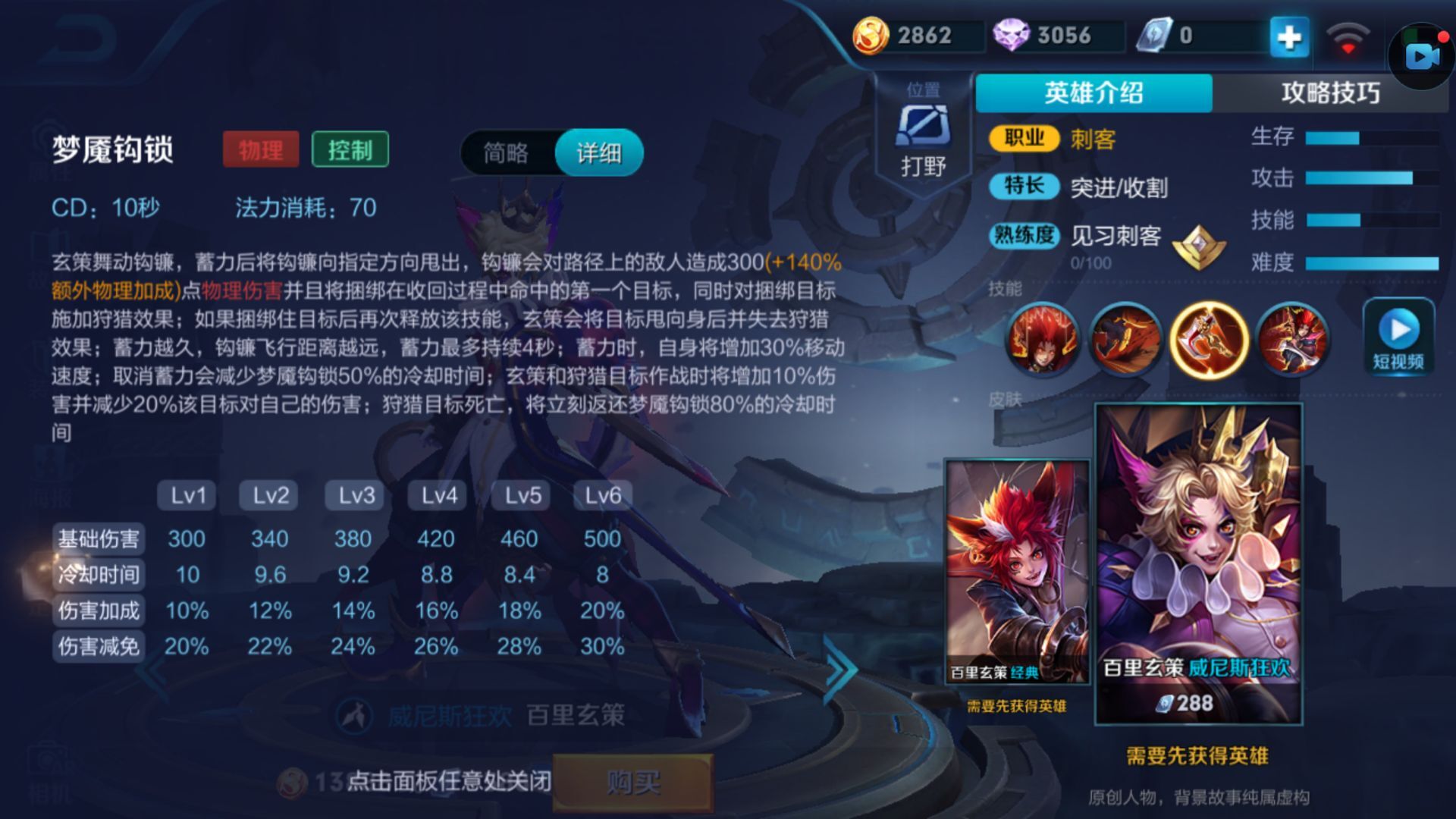This screenshot has height=819, width=1456.
Task: Toggle the 物理 damage tag
Action: [x=261, y=150]
